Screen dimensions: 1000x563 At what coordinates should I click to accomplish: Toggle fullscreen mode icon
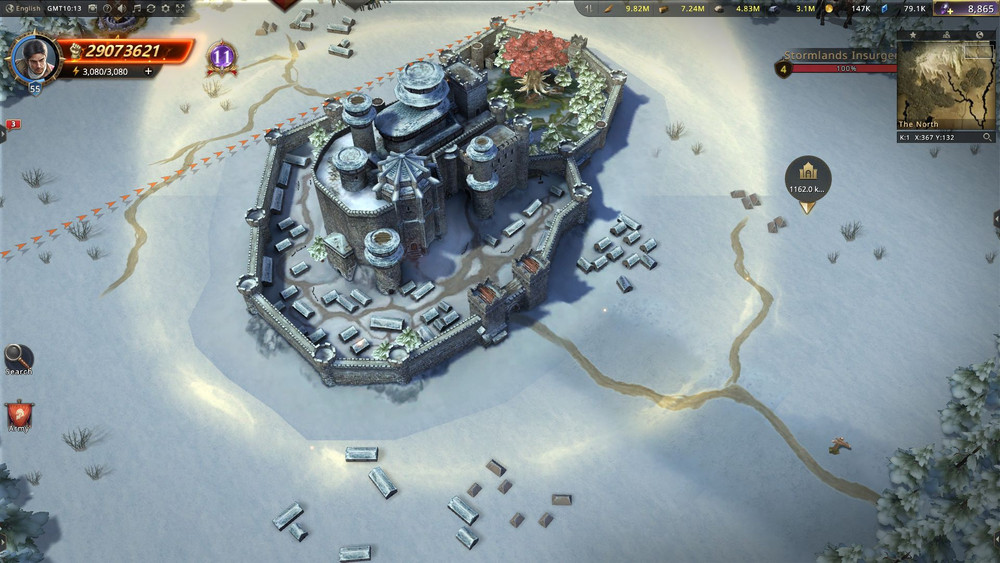(180, 8)
